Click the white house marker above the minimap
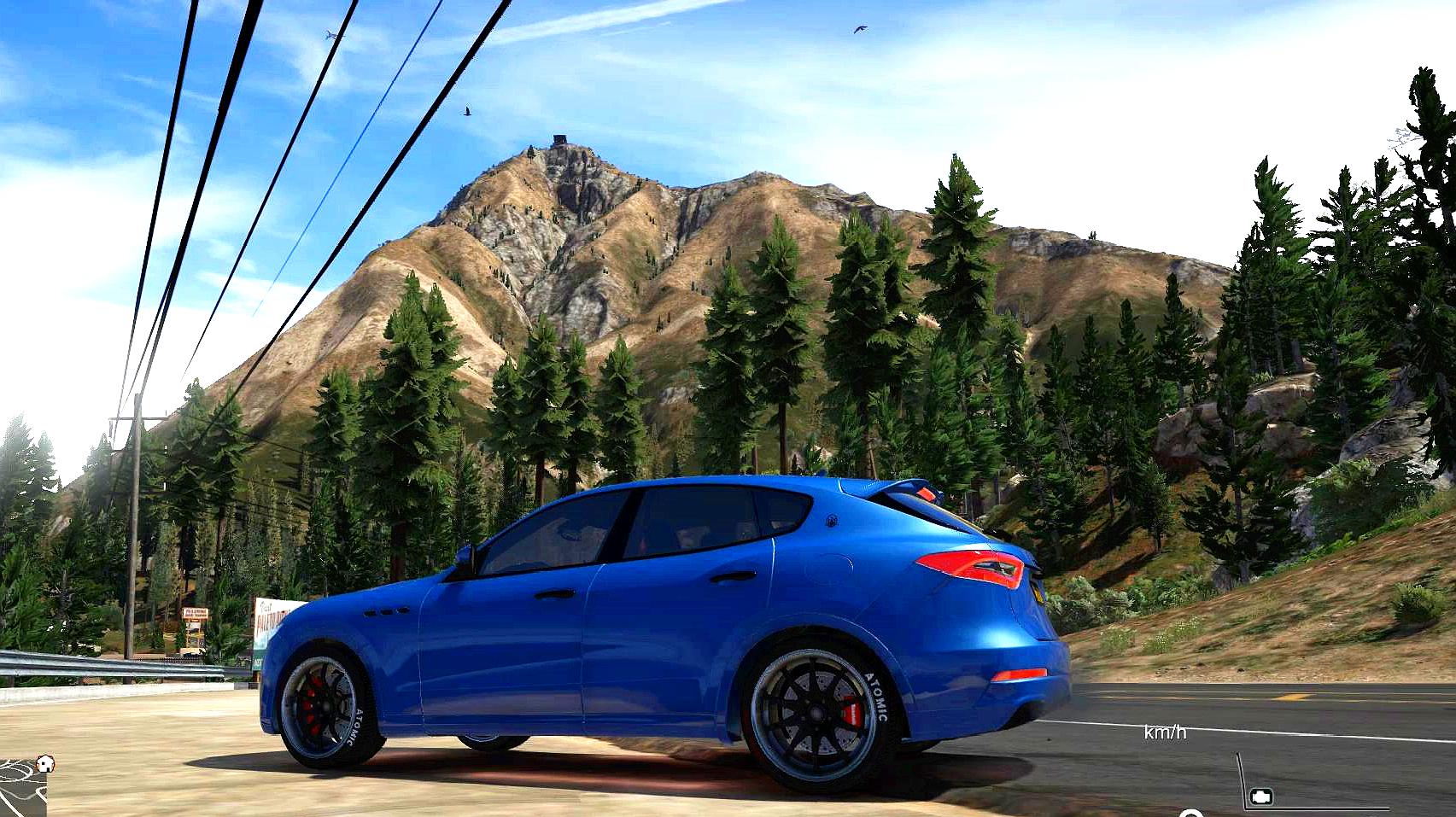Image resolution: width=1456 pixels, height=817 pixels. [x=45, y=762]
